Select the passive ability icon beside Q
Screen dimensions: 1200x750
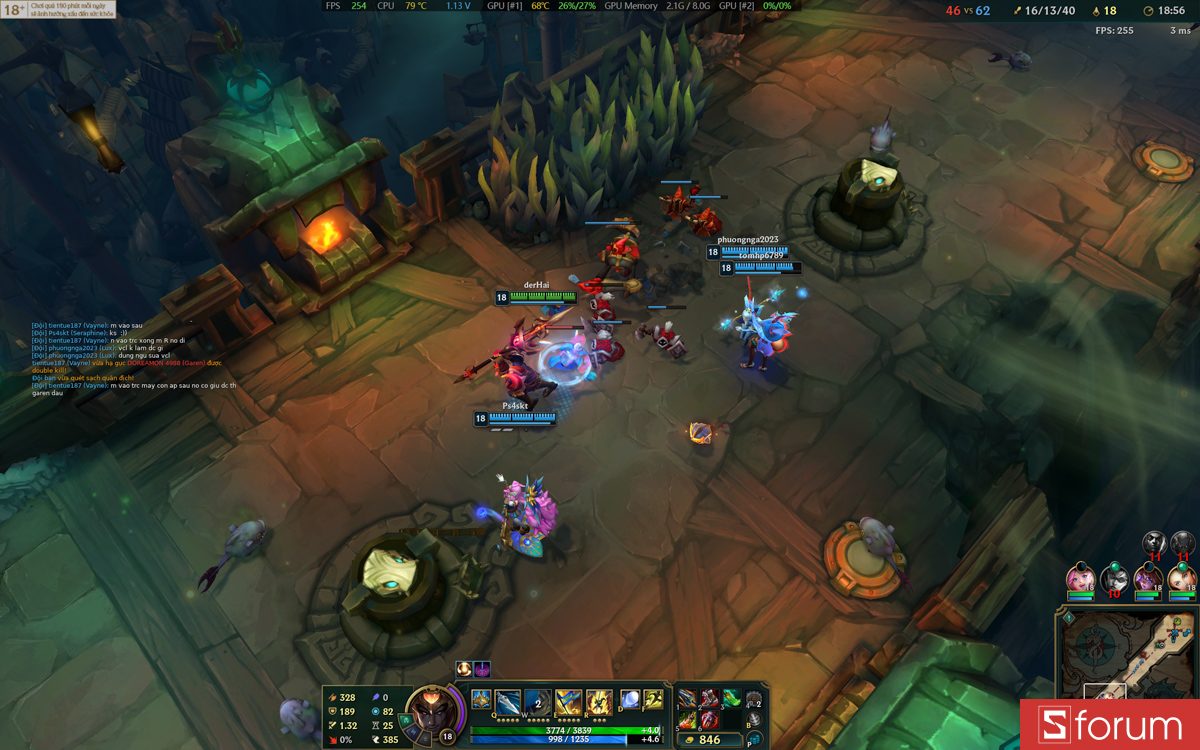[481, 699]
